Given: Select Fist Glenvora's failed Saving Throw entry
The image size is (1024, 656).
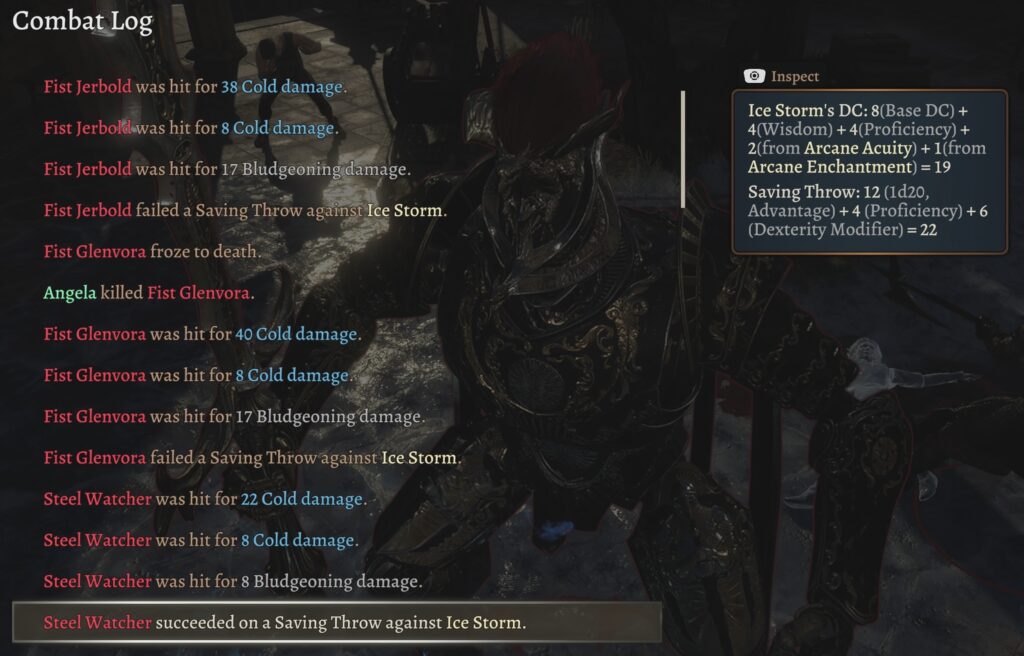Looking at the screenshot, I should click(252, 458).
